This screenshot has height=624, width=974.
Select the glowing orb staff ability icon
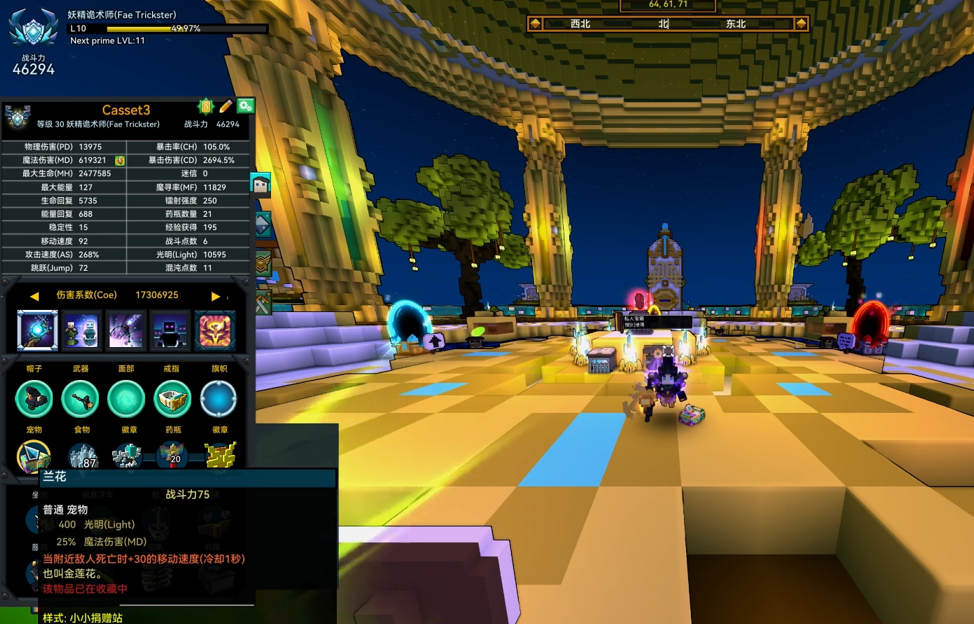point(37,330)
